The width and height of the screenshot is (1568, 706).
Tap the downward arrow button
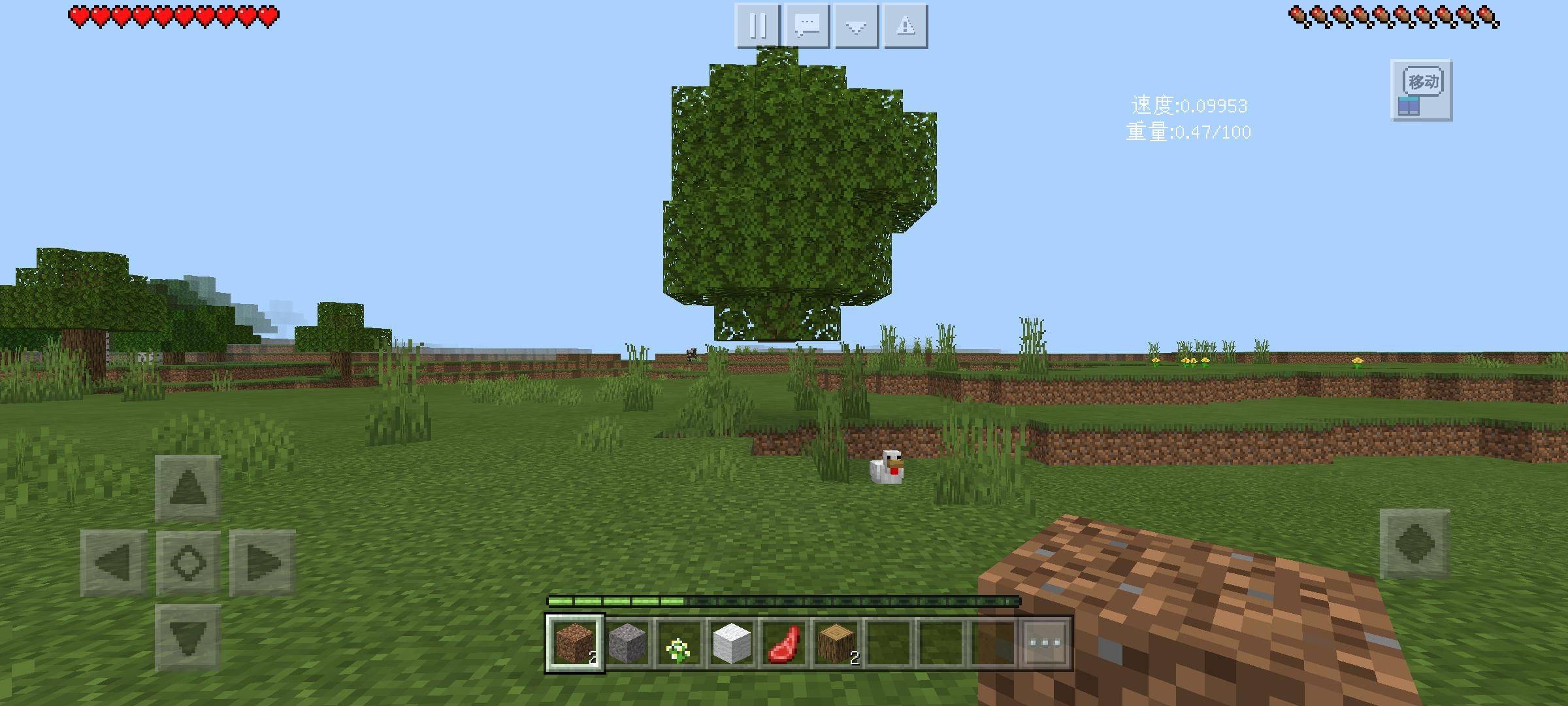(x=856, y=26)
